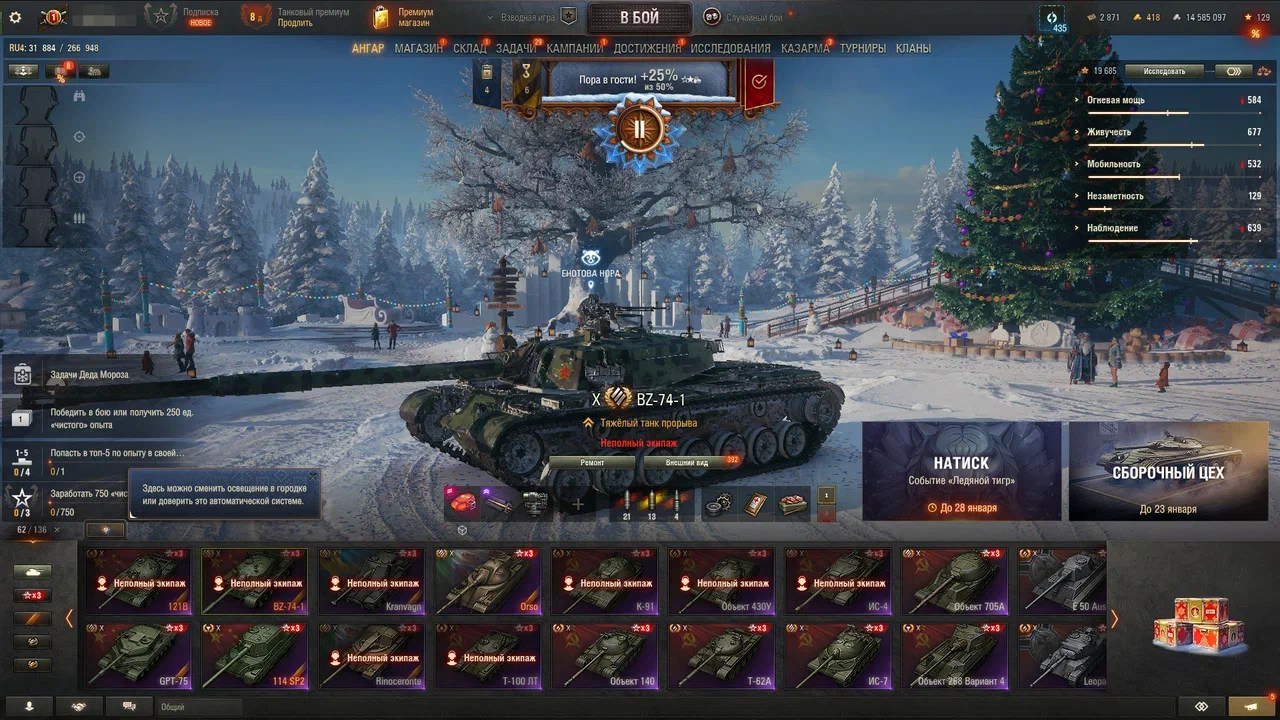Show the ТУРНИРЫ tab

(x=862, y=48)
